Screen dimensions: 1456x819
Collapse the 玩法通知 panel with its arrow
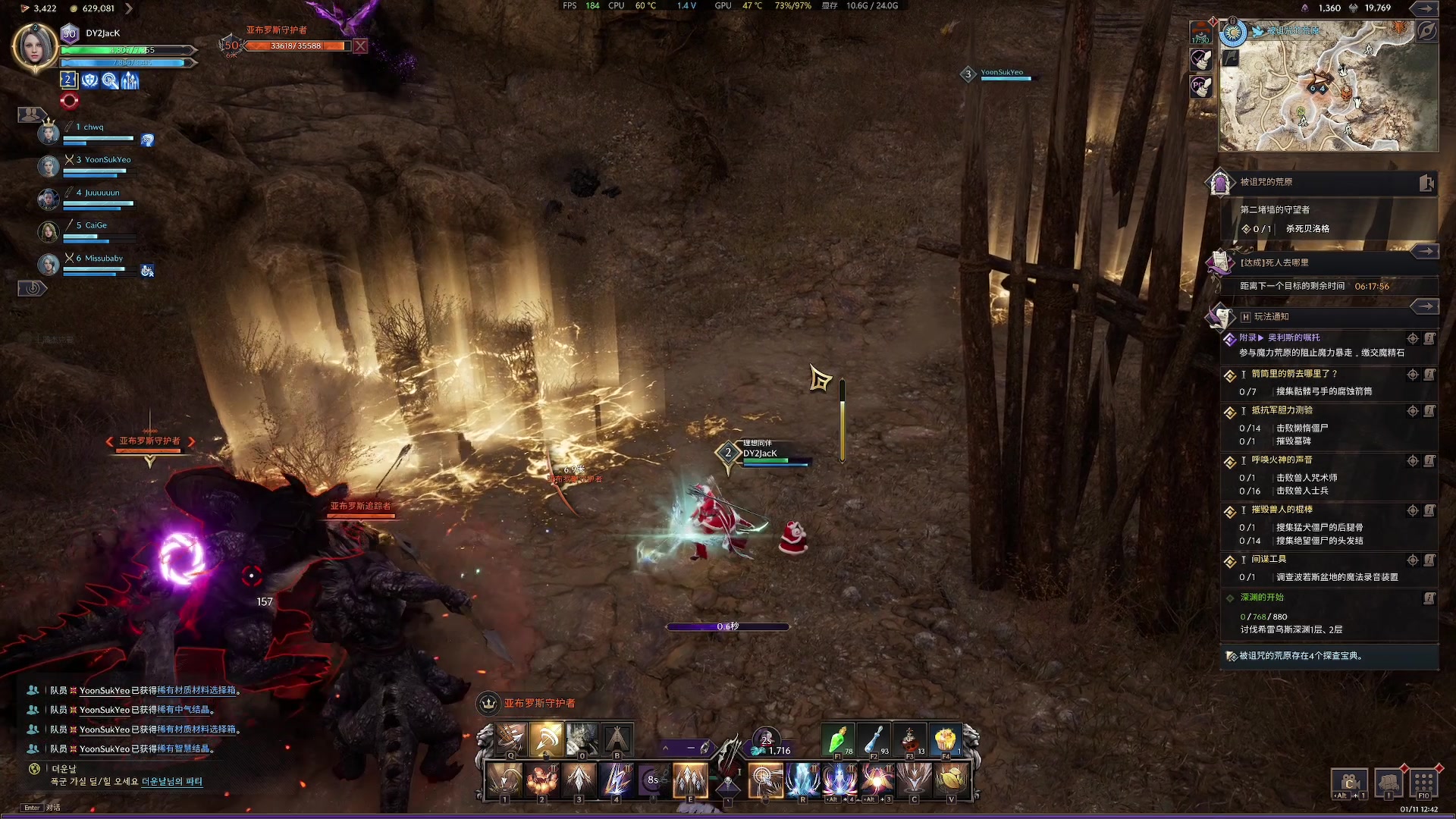pos(1425,306)
